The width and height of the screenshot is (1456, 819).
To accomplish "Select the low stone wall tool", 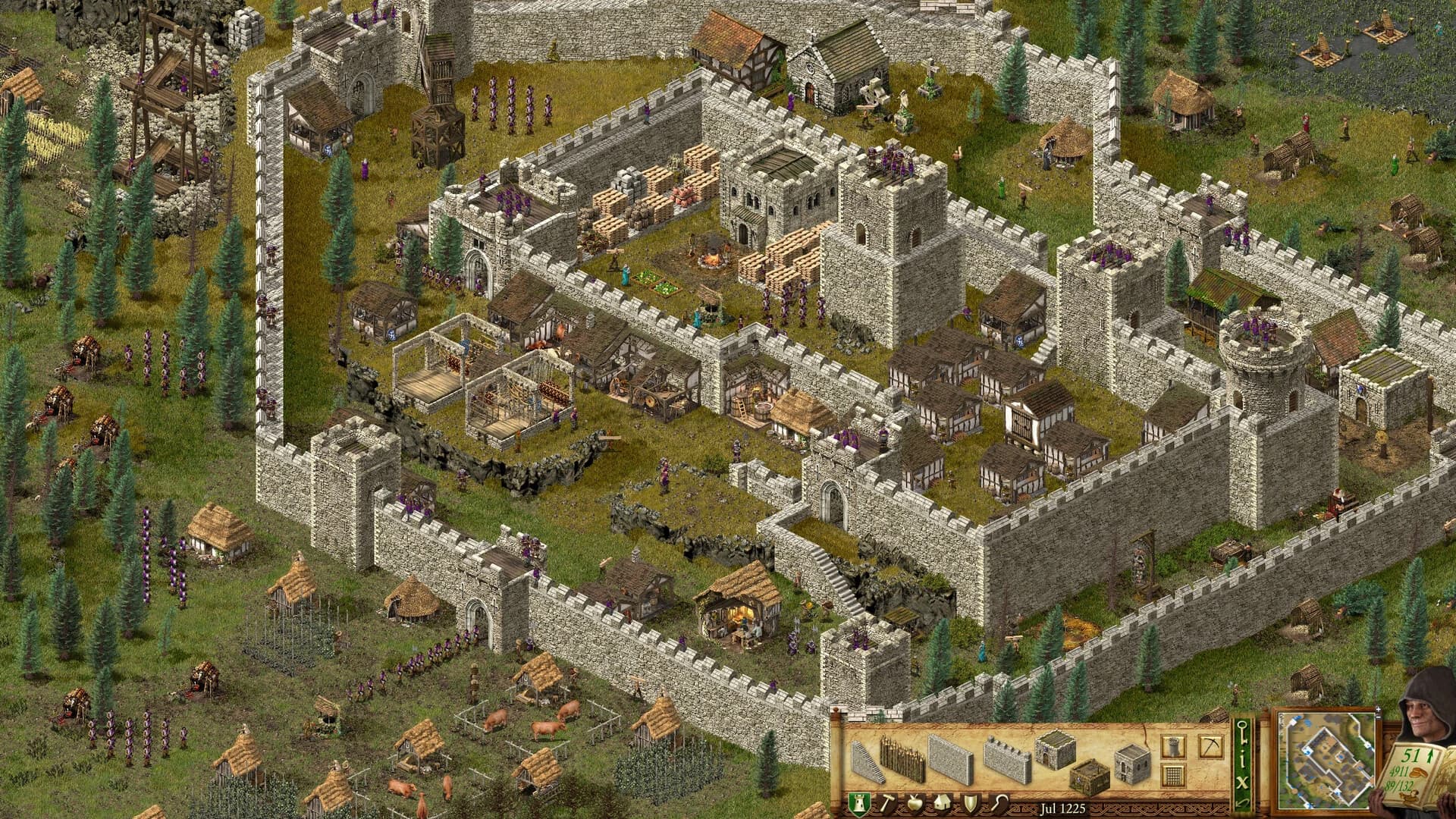I will 950,758.
